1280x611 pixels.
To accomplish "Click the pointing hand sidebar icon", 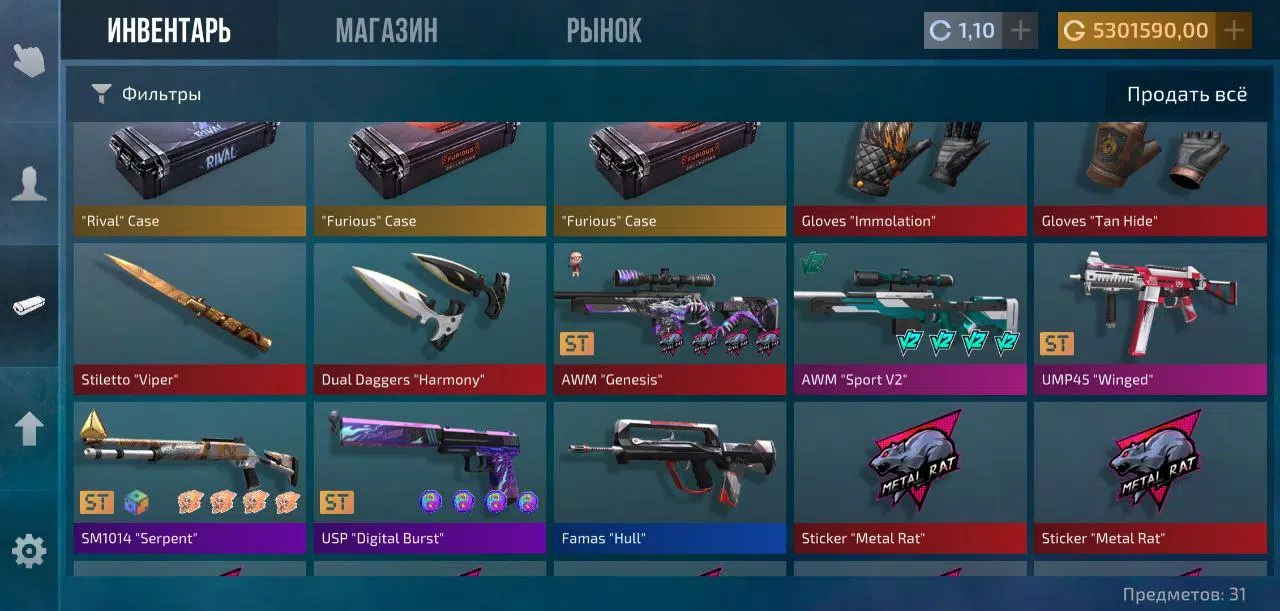I will [29, 60].
